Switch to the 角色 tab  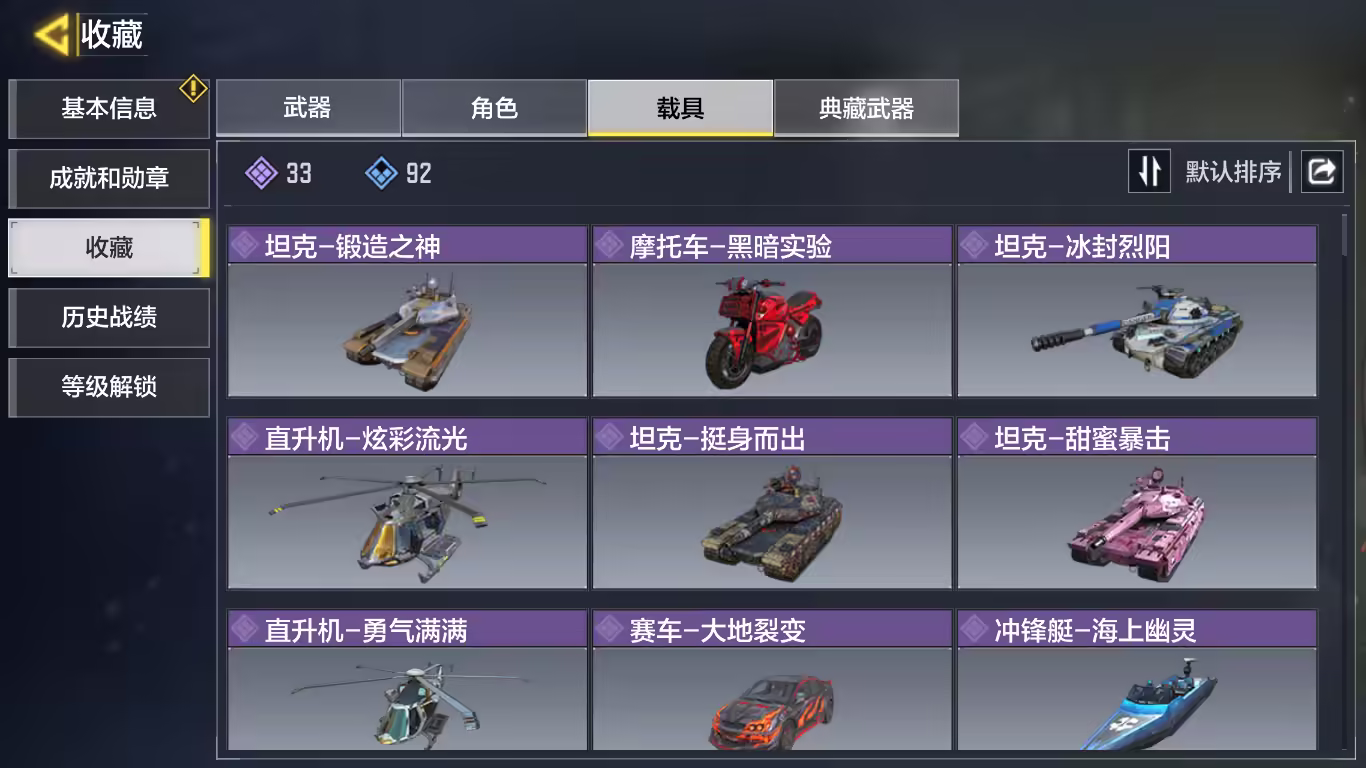[494, 108]
